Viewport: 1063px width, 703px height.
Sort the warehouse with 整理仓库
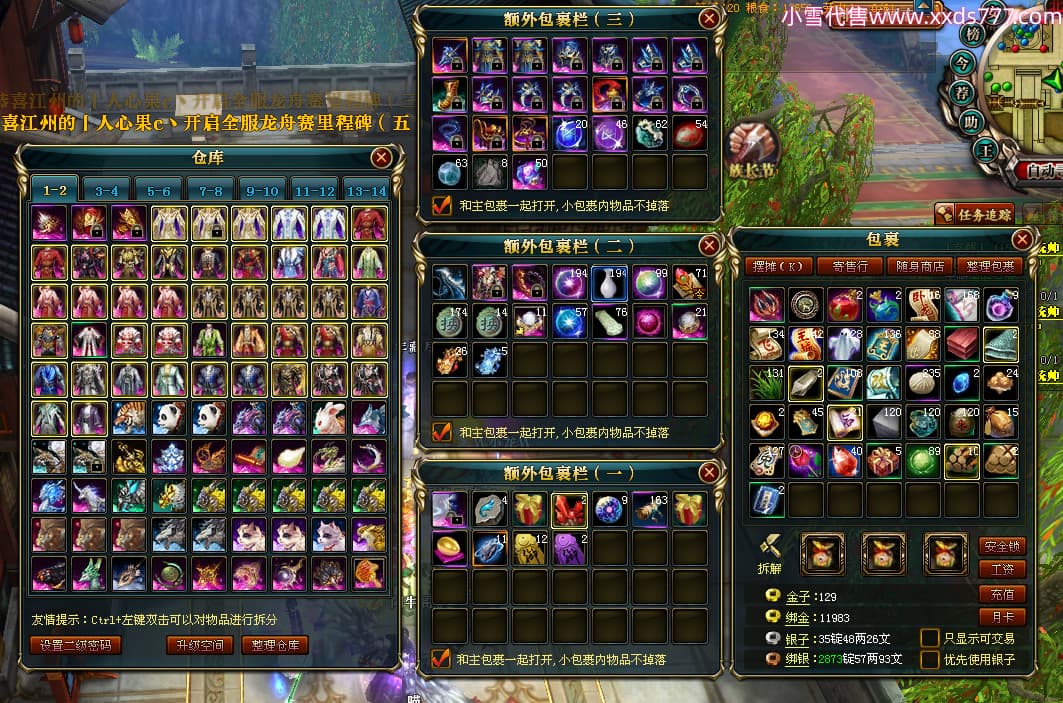pyautogui.click(x=275, y=645)
